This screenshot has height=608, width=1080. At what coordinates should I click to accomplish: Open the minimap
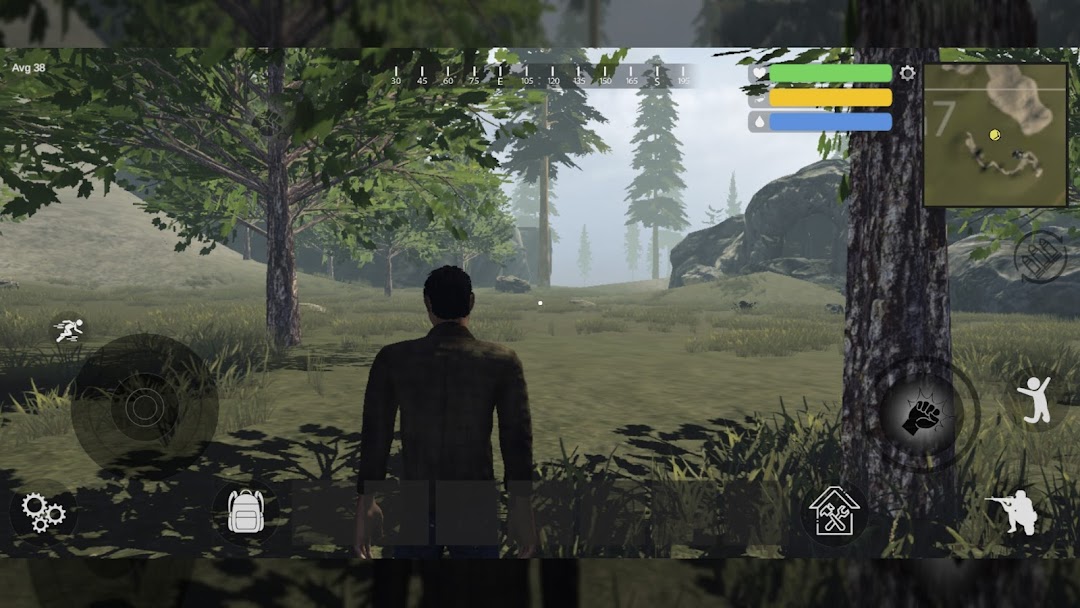tap(994, 134)
